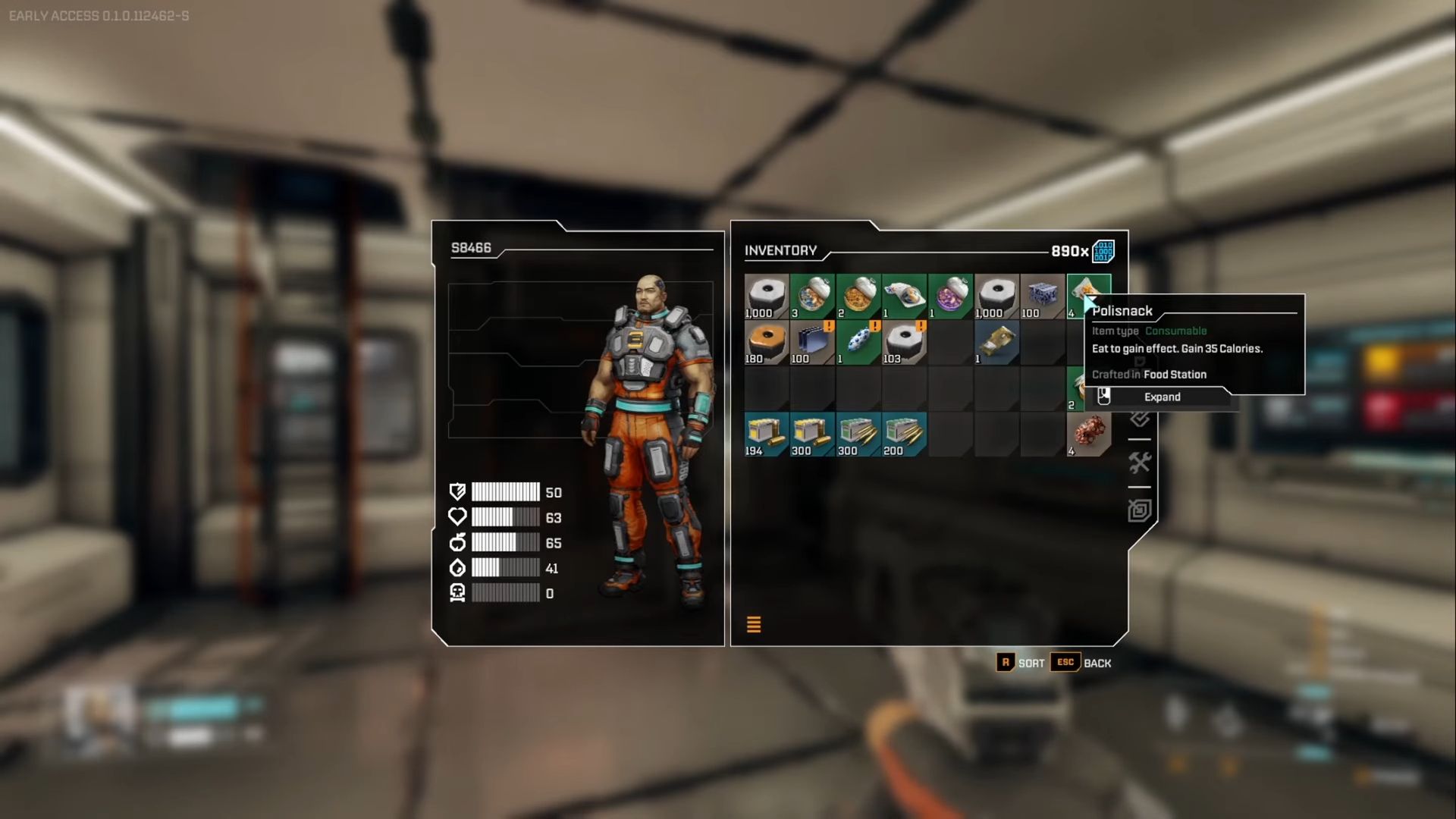Click the orange list icon below inventory
The image size is (1456, 819).
tap(754, 624)
